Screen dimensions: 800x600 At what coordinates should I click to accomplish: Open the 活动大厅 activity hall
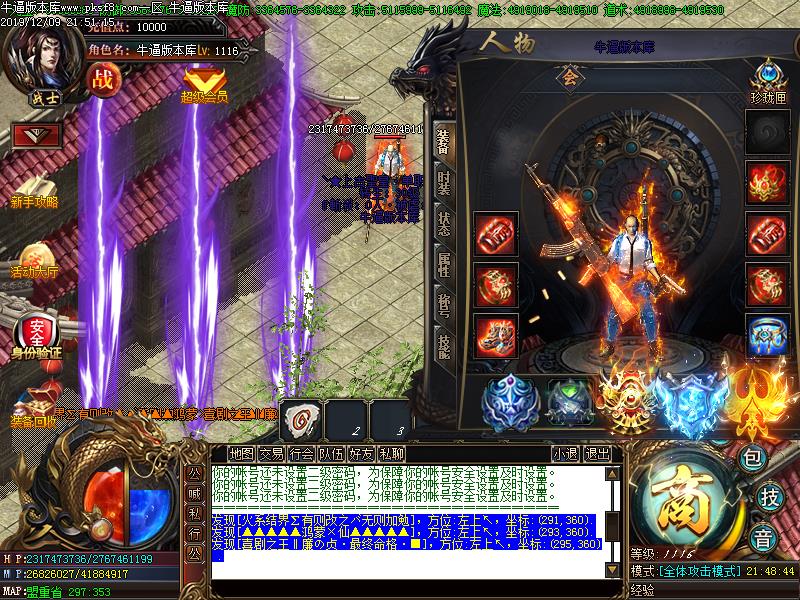tap(34, 258)
